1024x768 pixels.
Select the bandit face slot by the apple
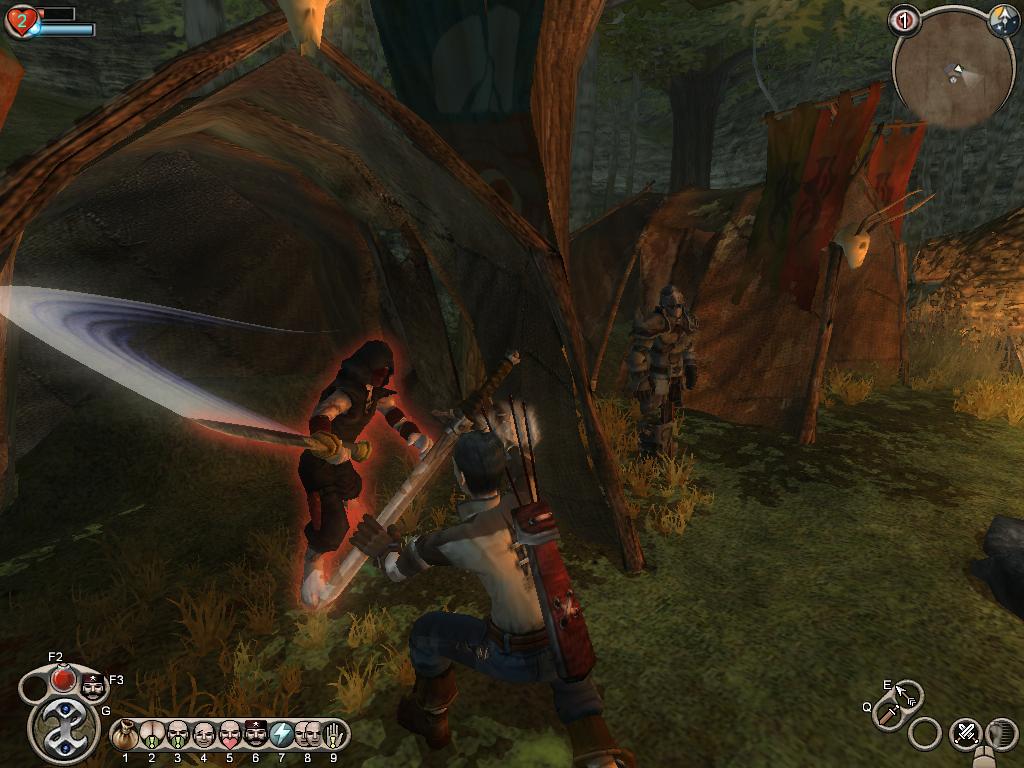pyautogui.click(x=93, y=687)
